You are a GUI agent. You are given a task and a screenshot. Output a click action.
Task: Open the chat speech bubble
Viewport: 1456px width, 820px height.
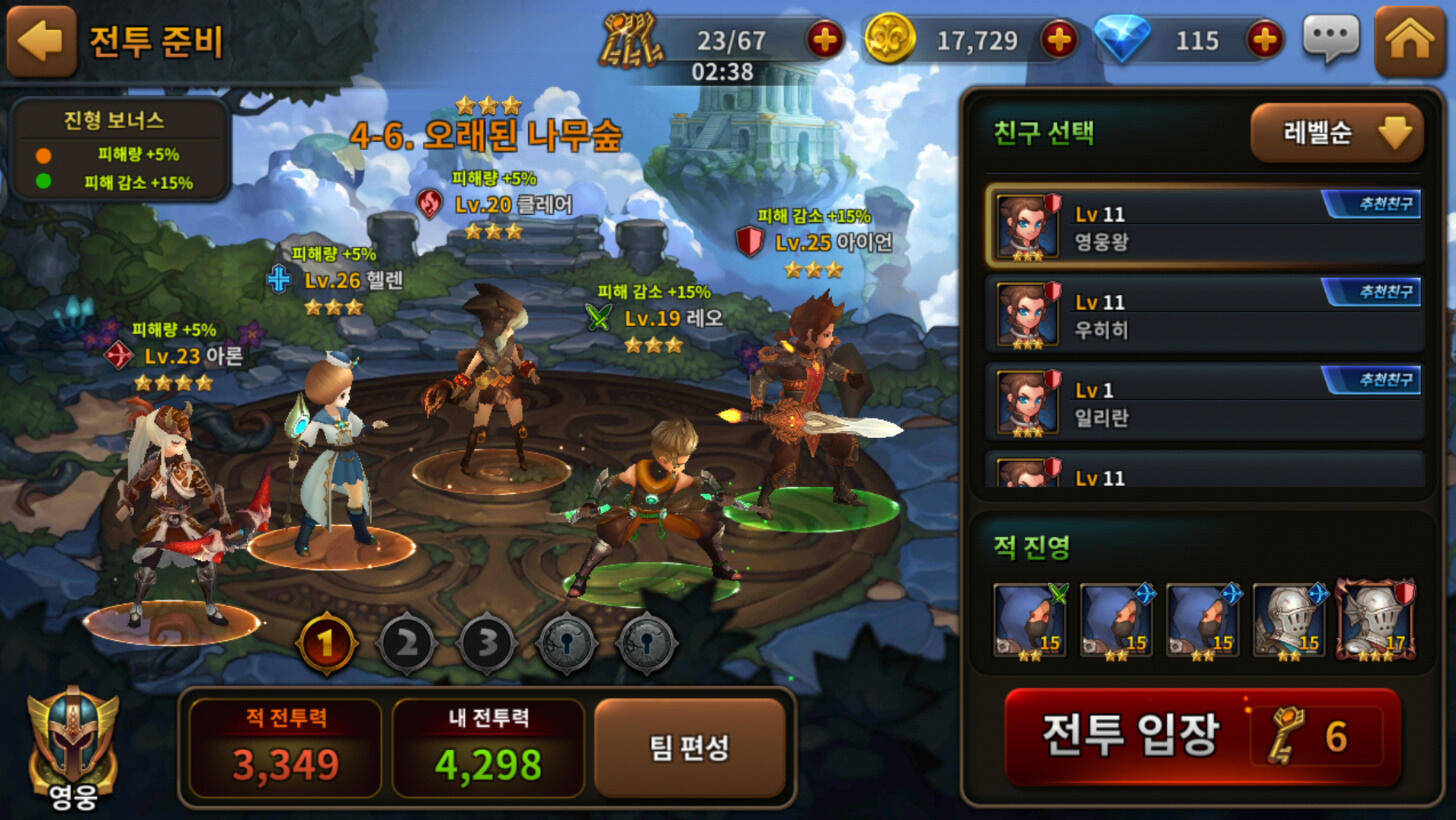click(1331, 40)
